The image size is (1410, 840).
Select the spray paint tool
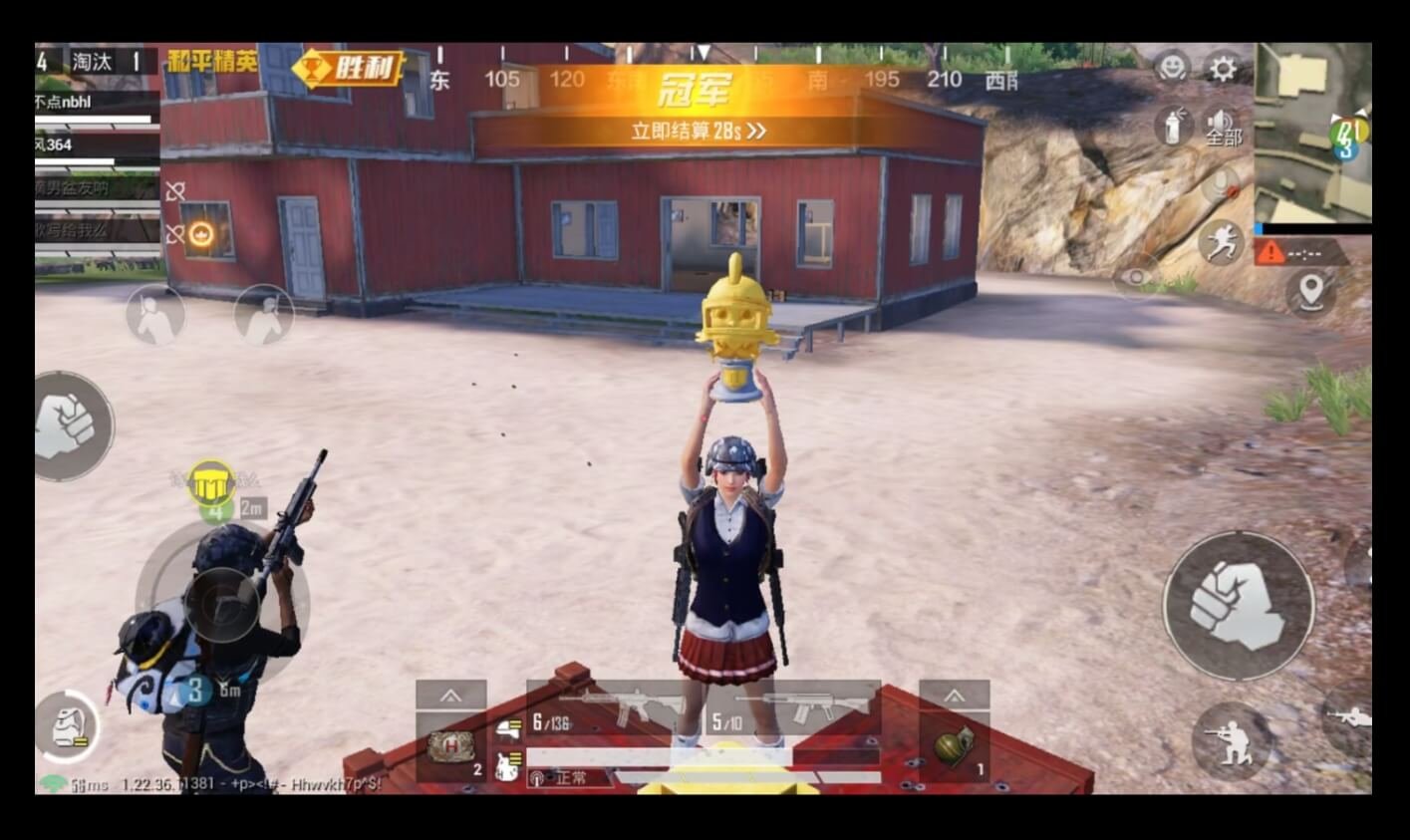[x=1176, y=128]
